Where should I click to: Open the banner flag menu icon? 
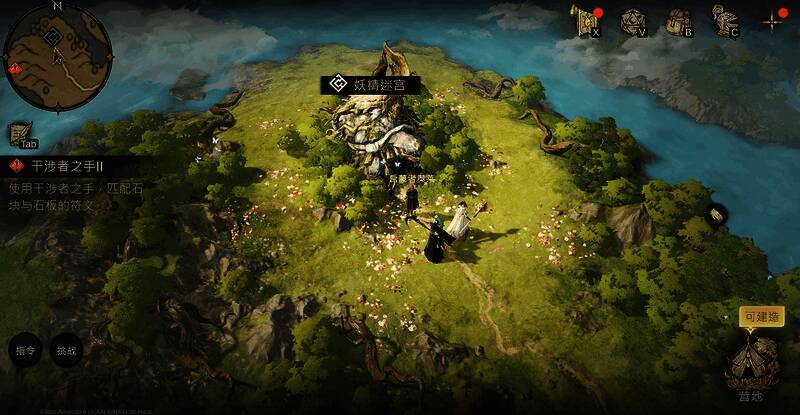pos(583,20)
